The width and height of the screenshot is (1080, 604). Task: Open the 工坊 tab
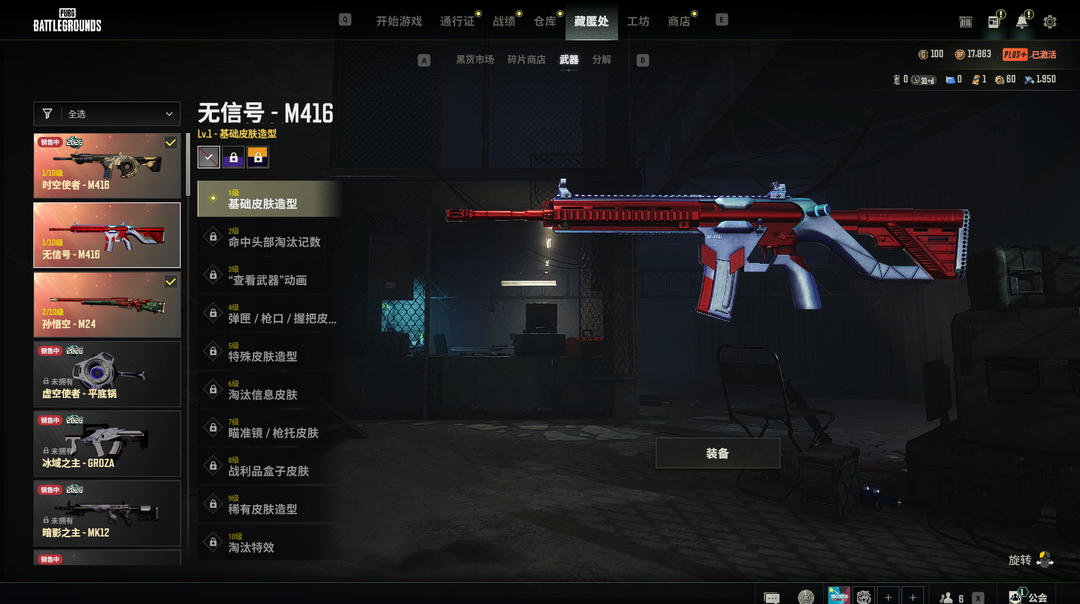(638, 21)
